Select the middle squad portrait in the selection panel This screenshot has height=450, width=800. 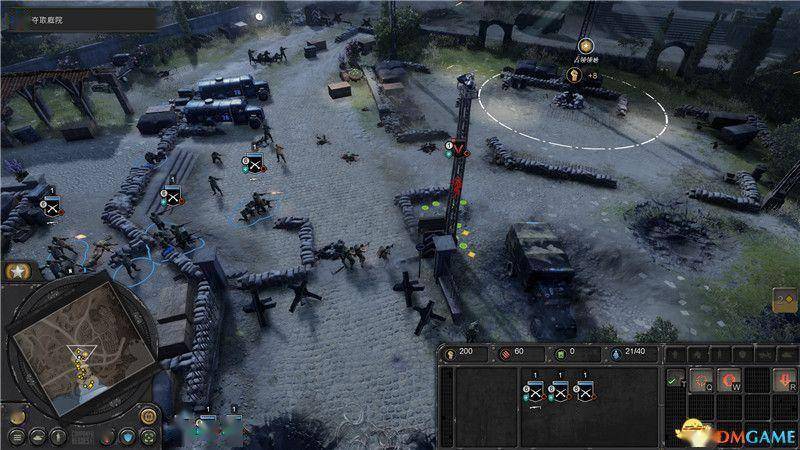tap(559, 391)
